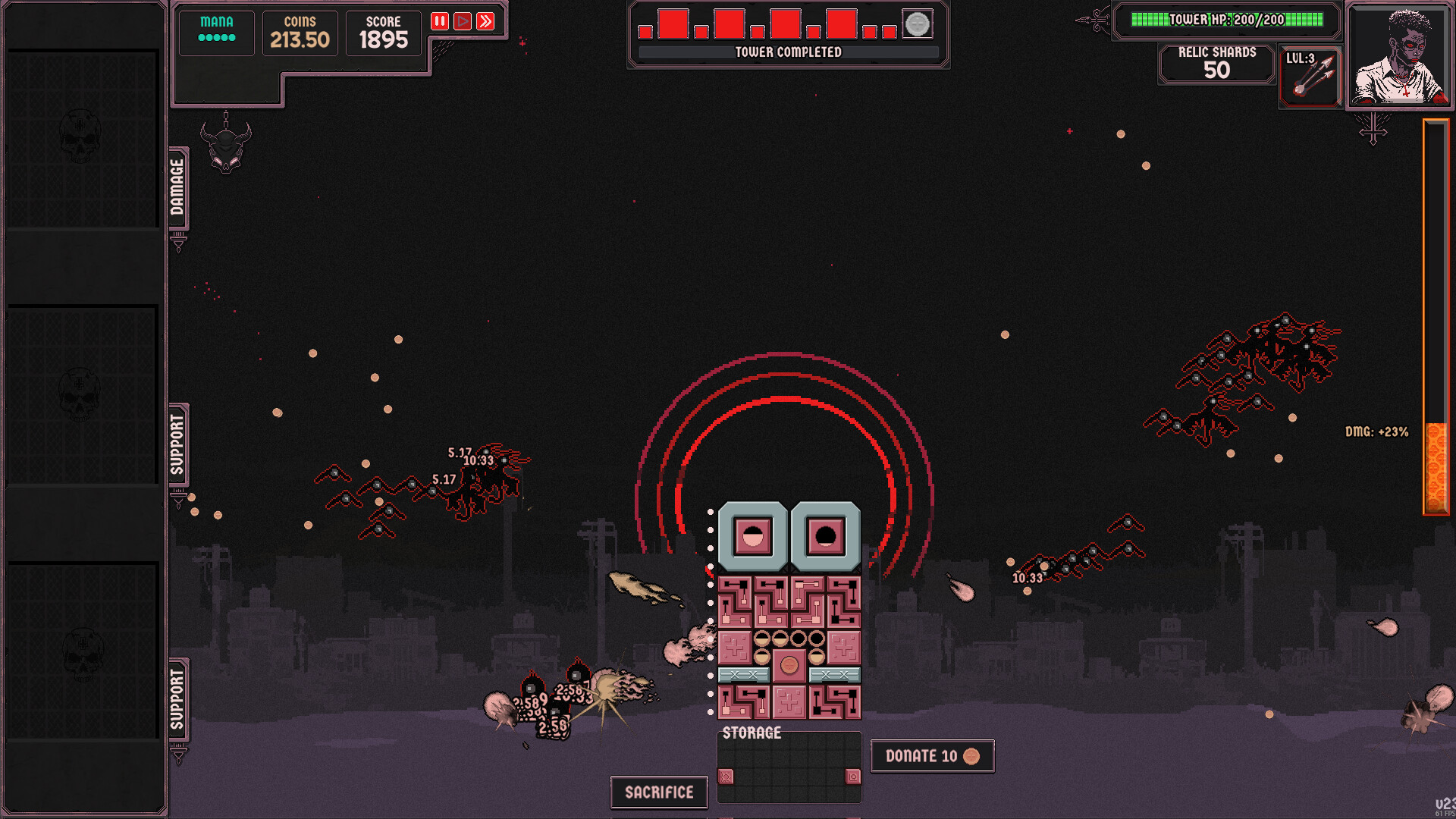
Task: Click the LVL:3 arrows weapon icon
Action: pos(1310,77)
